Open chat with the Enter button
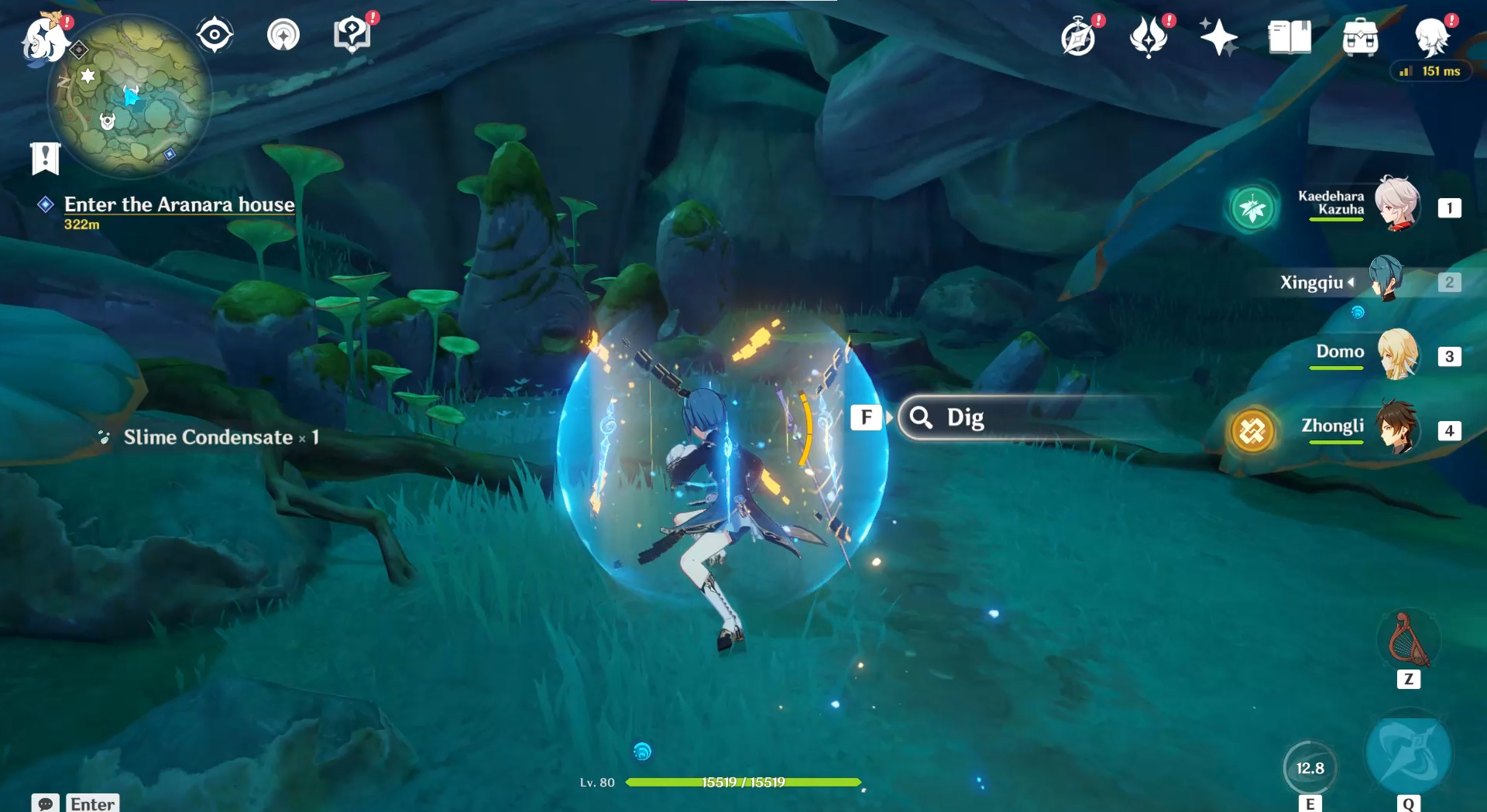Image resolution: width=1487 pixels, height=812 pixels. pos(92,803)
